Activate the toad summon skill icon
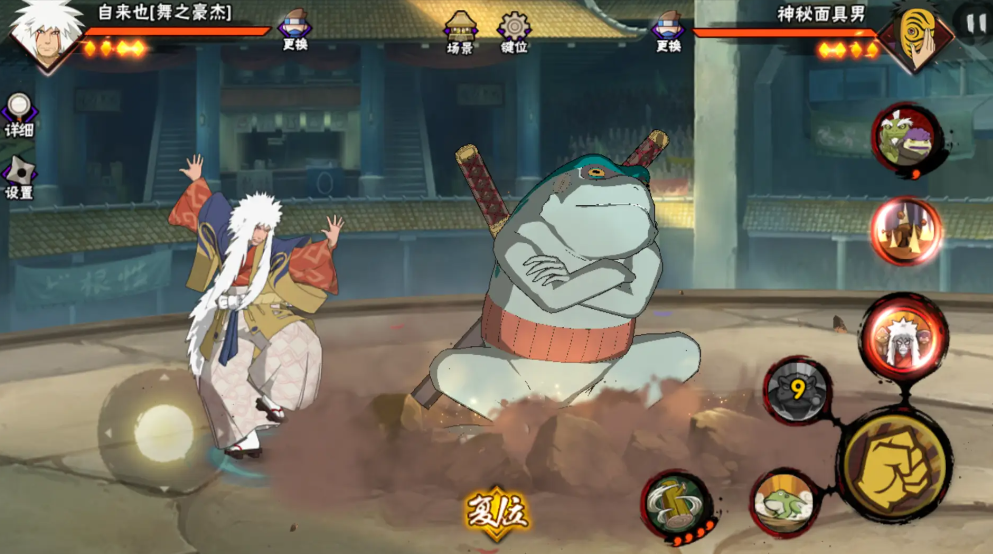This screenshot has height=554, width=993. pos(786,502)
